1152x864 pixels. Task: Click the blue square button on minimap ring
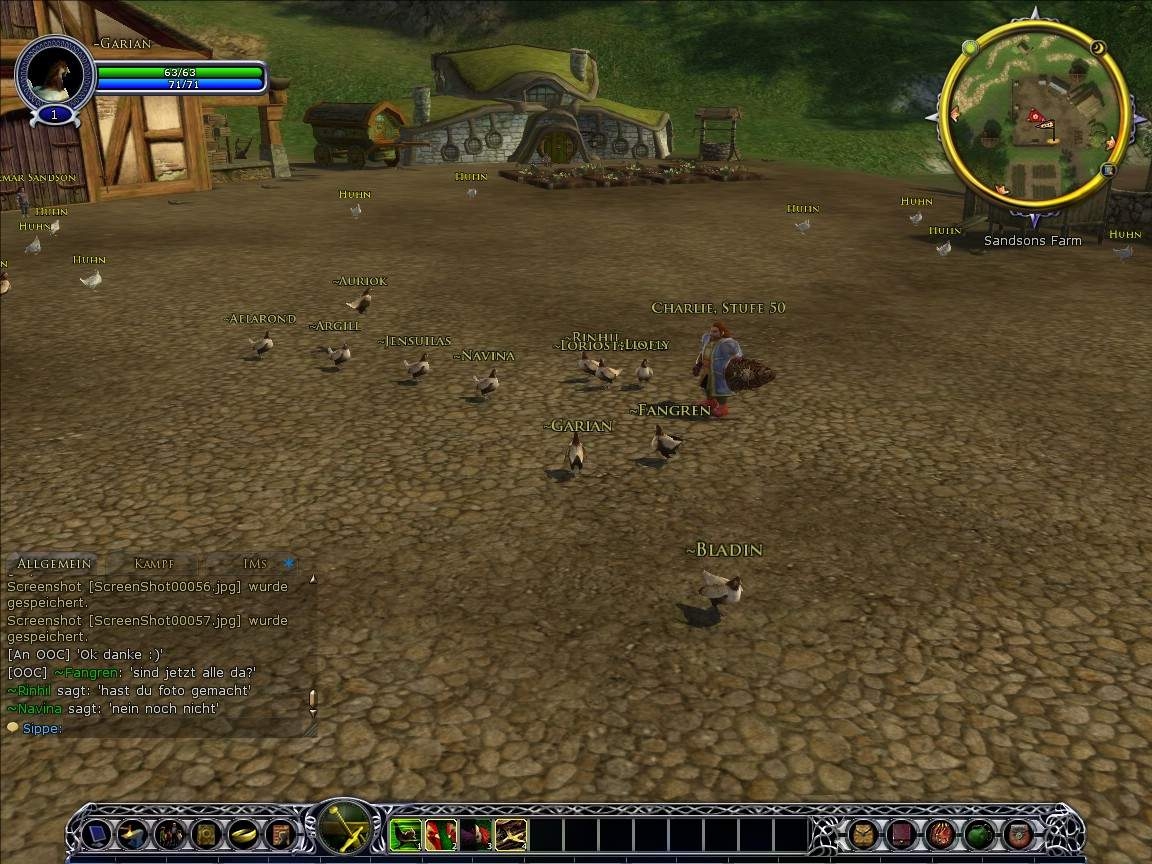pyautogui.click(x=1107, y=170)
